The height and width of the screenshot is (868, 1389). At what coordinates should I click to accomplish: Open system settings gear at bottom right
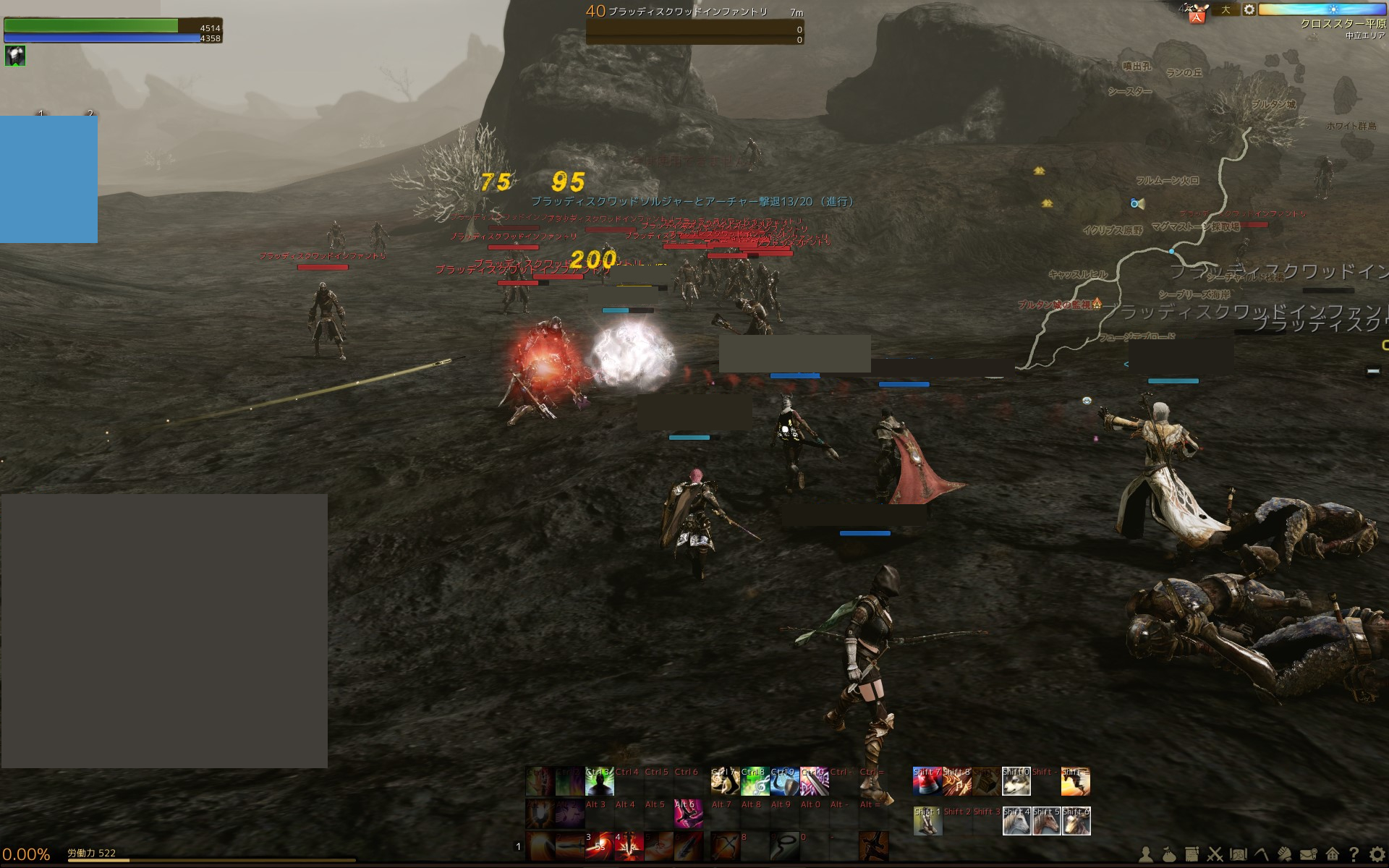pyautogui.click(x=1377, y=855)
